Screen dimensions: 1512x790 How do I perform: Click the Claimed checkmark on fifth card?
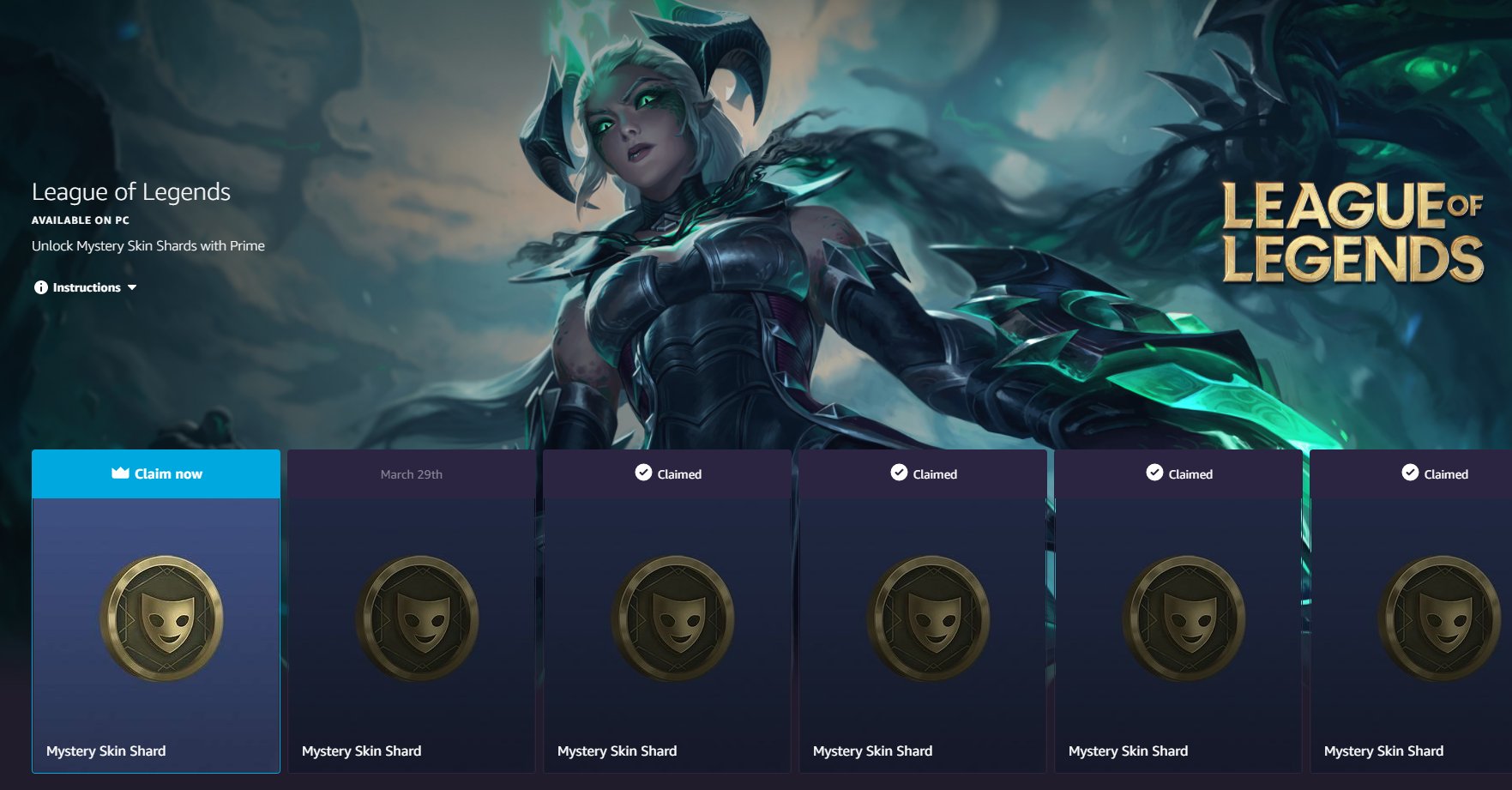(1154, 473)
